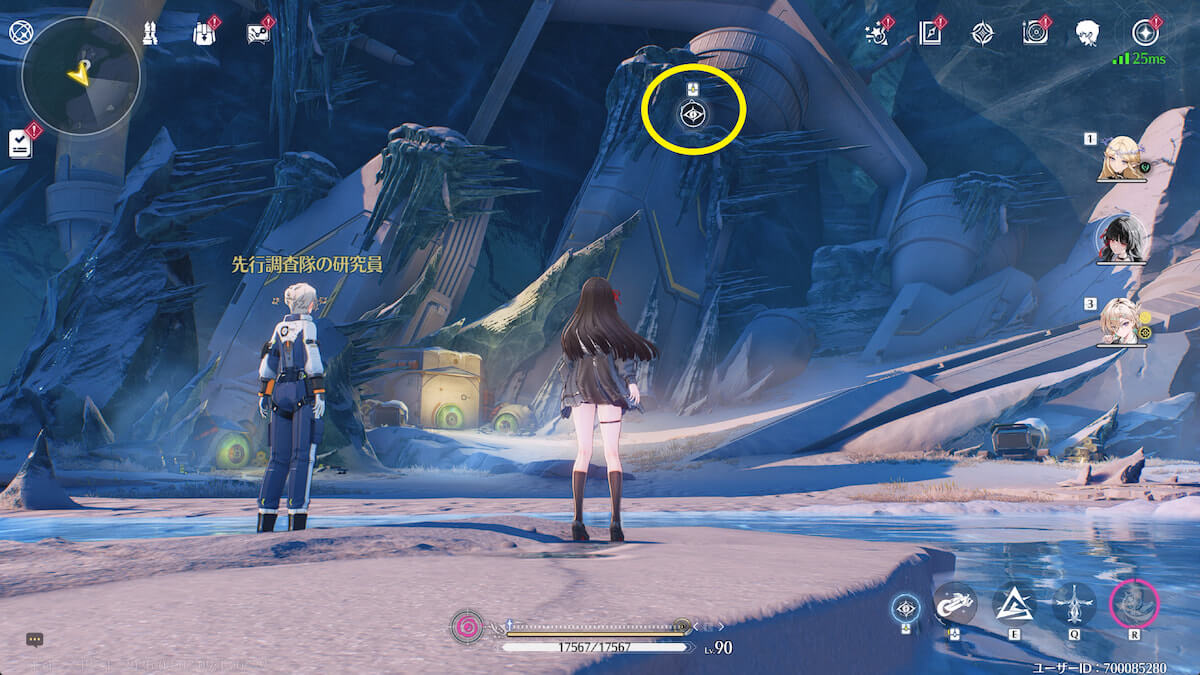Select the black-haired character portrait
1200x675 pixels.
[1120, 238]
